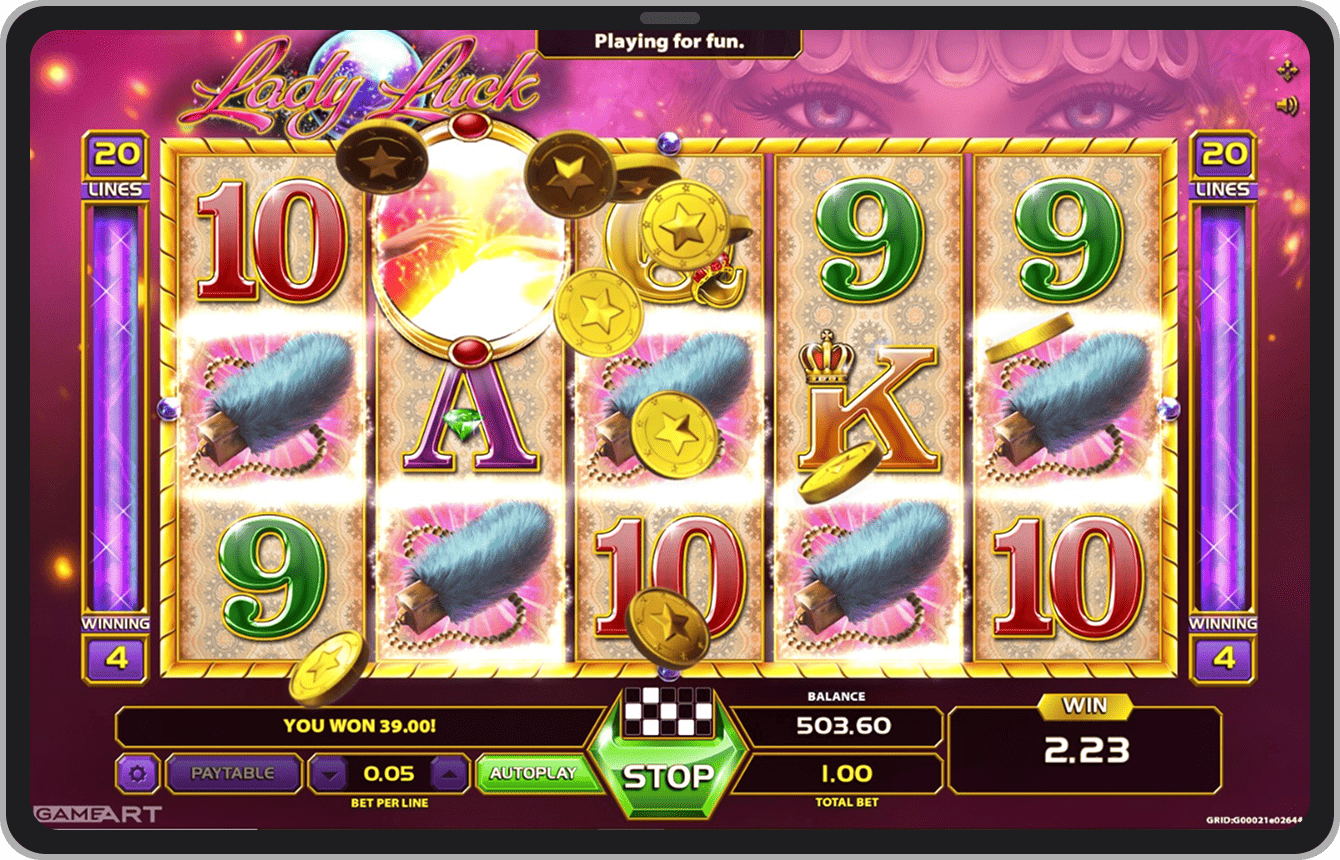The height and width of the screenshot is (860, 1340).
Task: Toggle fullscreen with the four-arrow icon
Action: (x=1287, y=69)
